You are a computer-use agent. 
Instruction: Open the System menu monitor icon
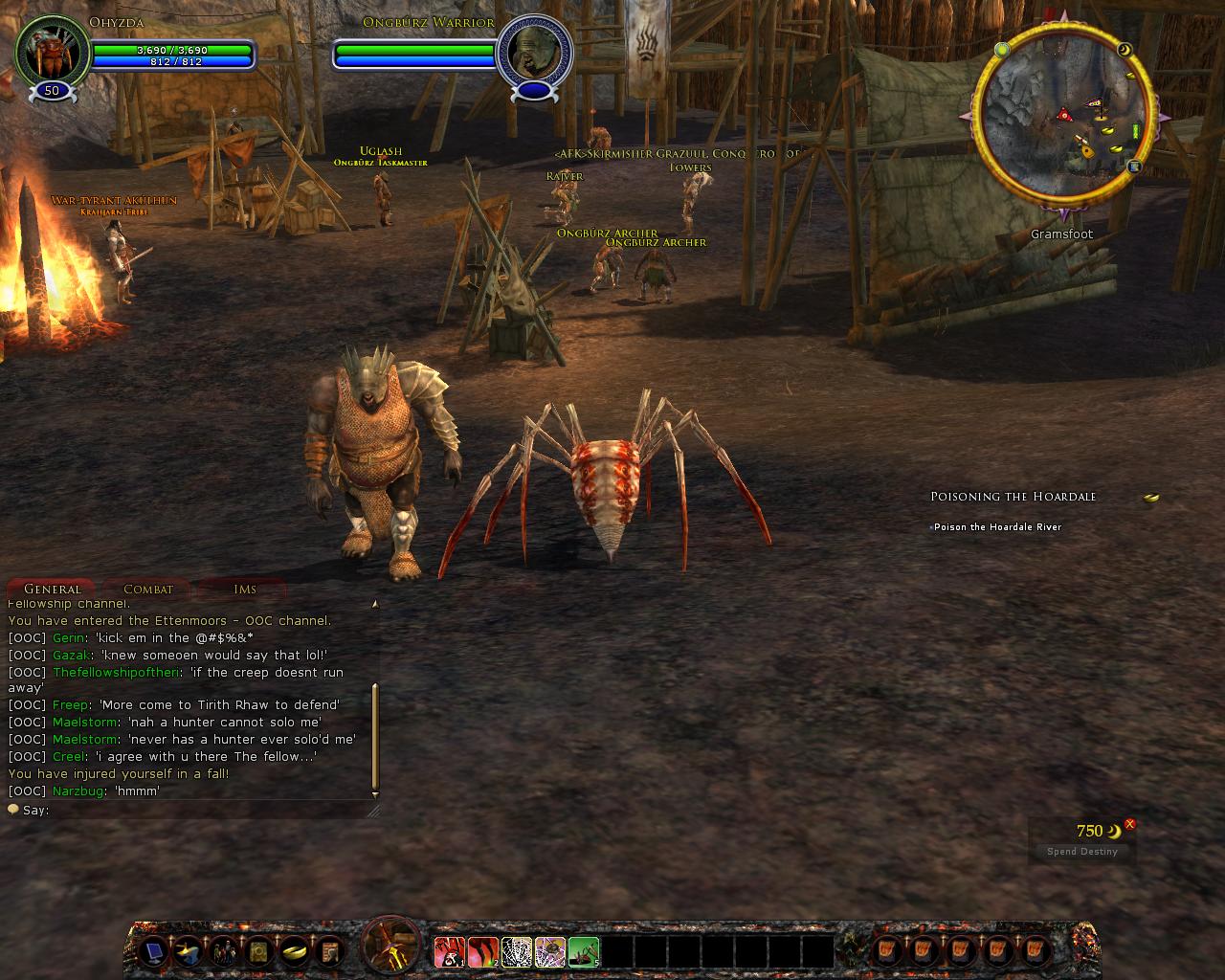click(155, 952)
